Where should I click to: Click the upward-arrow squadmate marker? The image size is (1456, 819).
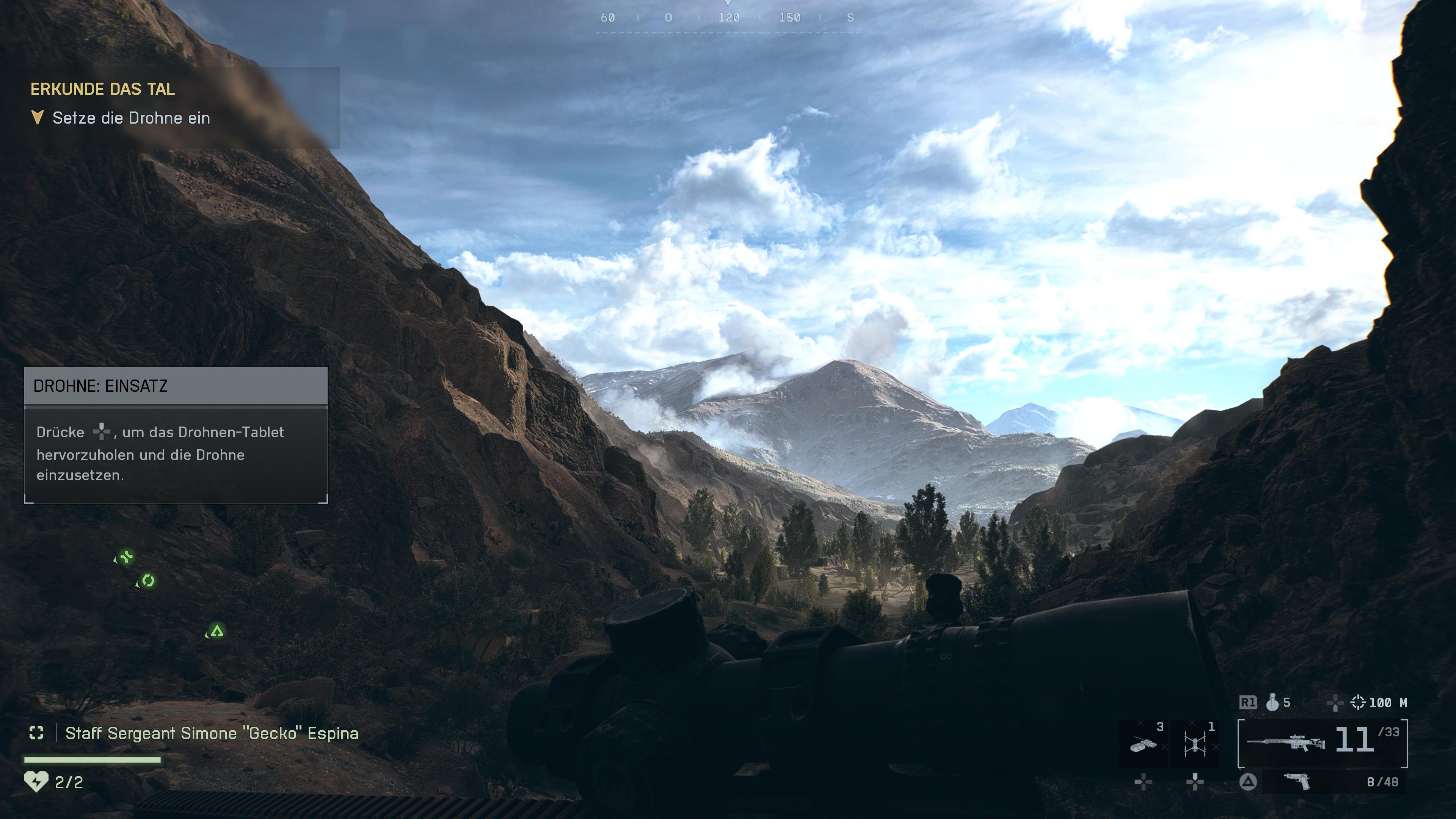coord(217,631)
